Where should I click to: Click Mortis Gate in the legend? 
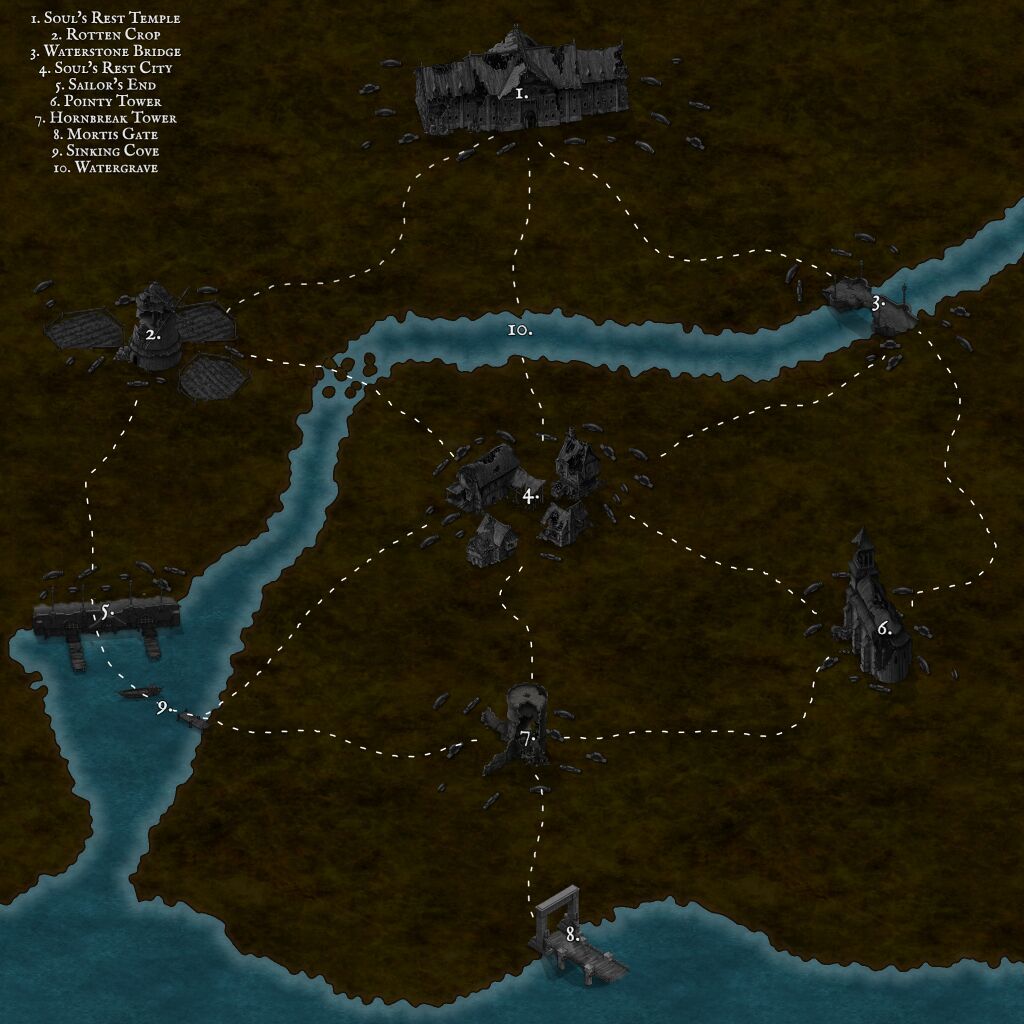pos(105,134)
